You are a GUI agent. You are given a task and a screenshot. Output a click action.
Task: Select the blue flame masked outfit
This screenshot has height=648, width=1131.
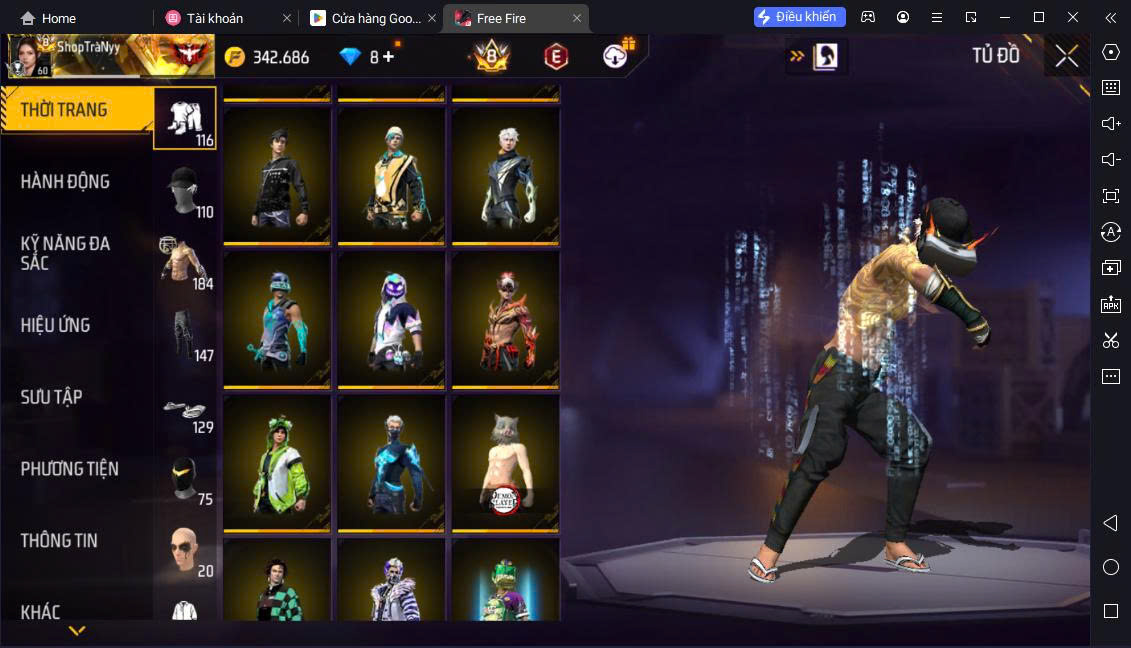[x=391, y=464]
